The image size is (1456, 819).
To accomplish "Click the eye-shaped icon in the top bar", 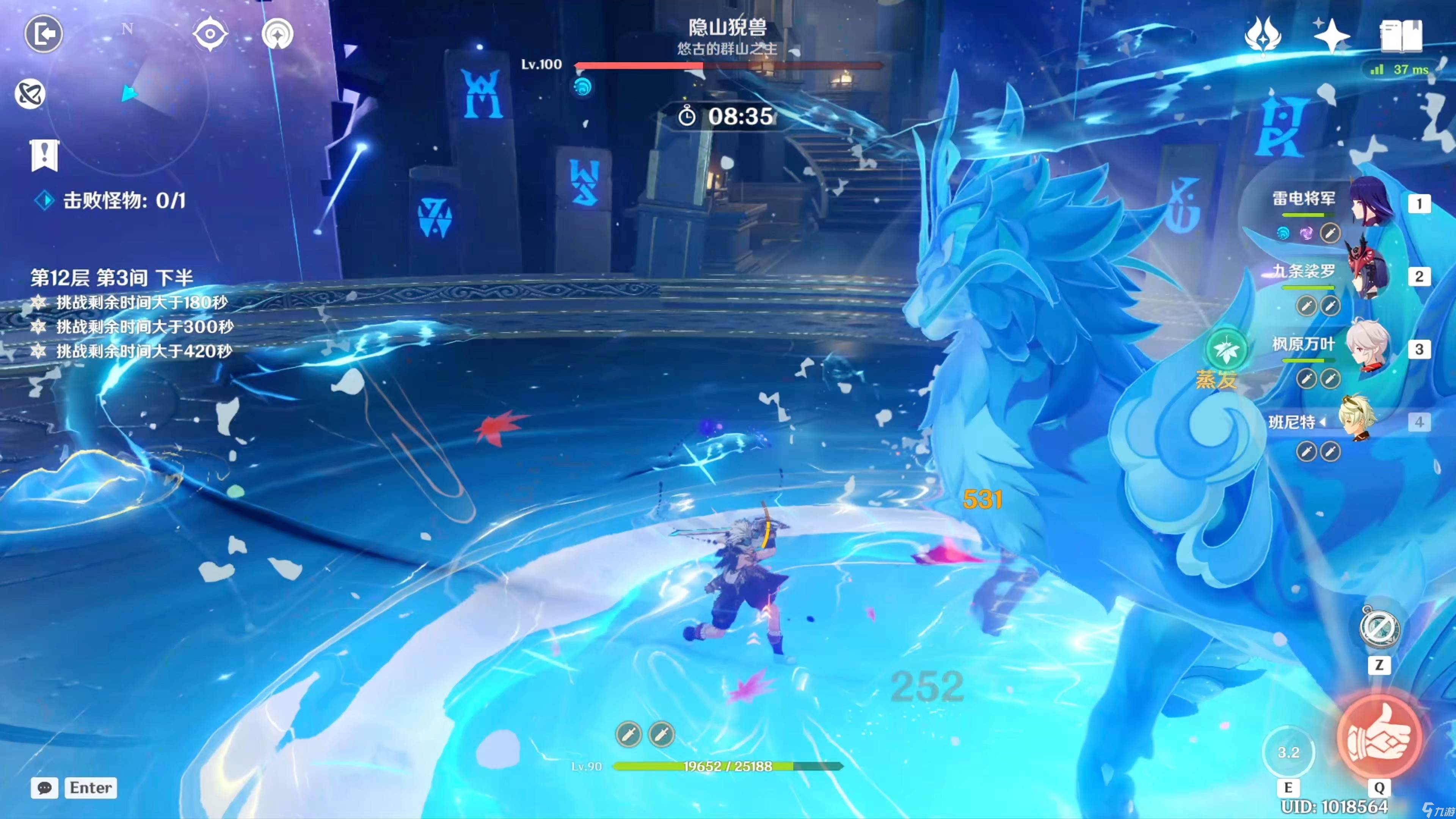I will [210, 34].
